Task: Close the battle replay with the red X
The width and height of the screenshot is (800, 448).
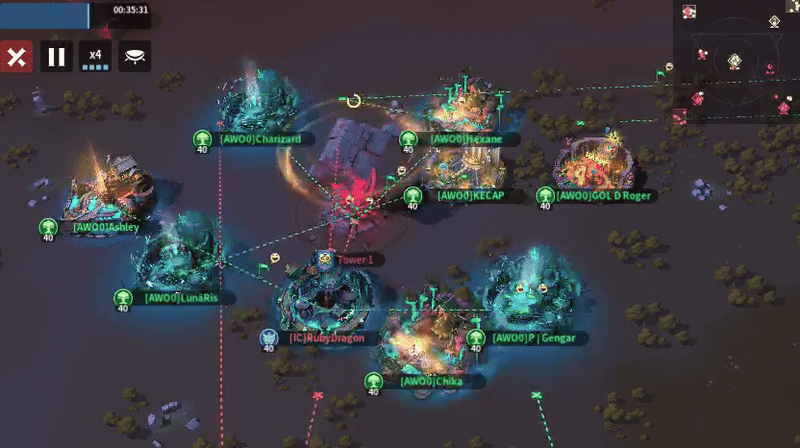Action: [x=16, y=56]
